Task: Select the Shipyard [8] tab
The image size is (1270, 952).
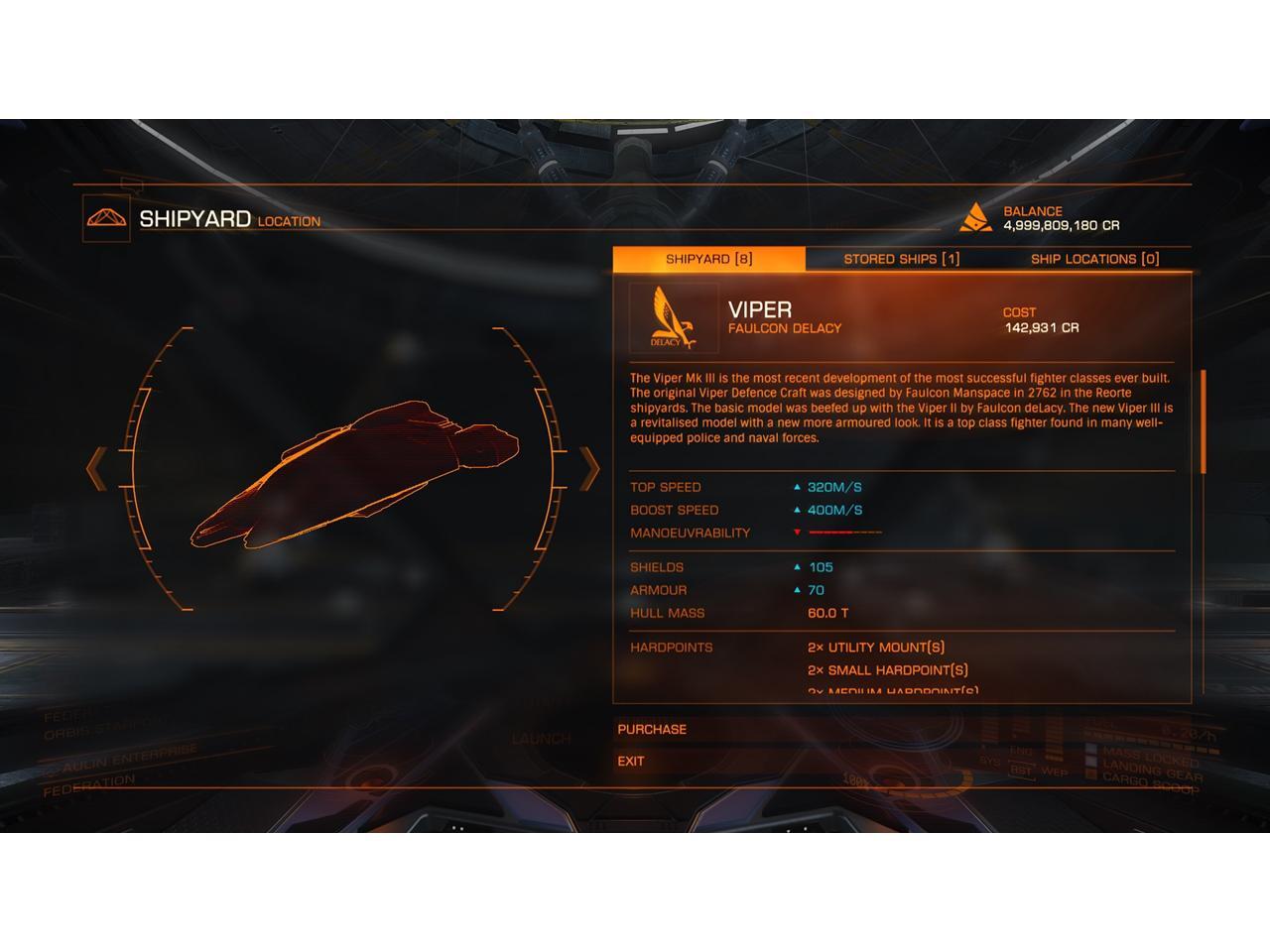Action: (x=708, y=259)
